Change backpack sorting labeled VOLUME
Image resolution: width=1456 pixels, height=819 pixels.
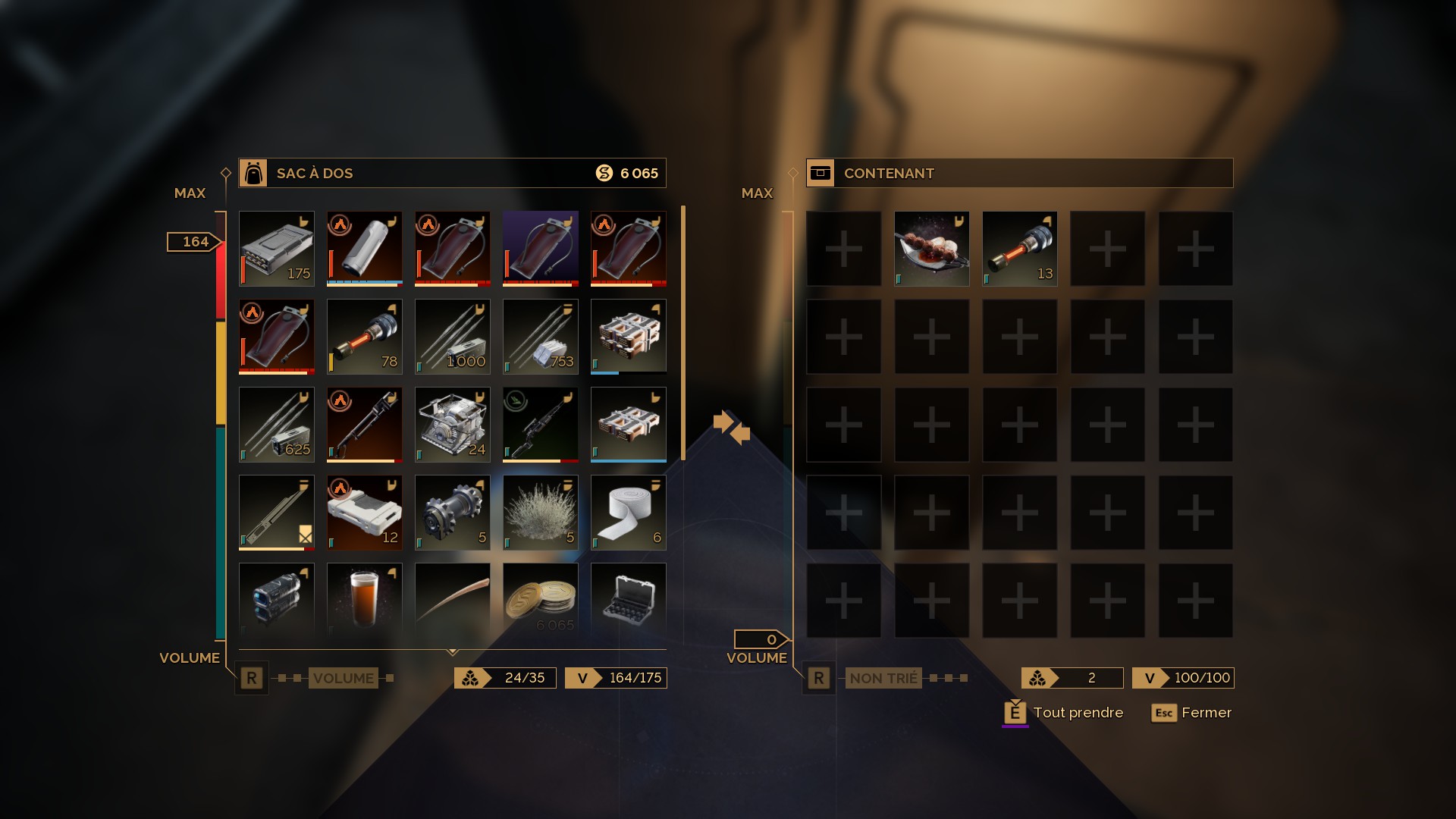click(x=343, y=678)
